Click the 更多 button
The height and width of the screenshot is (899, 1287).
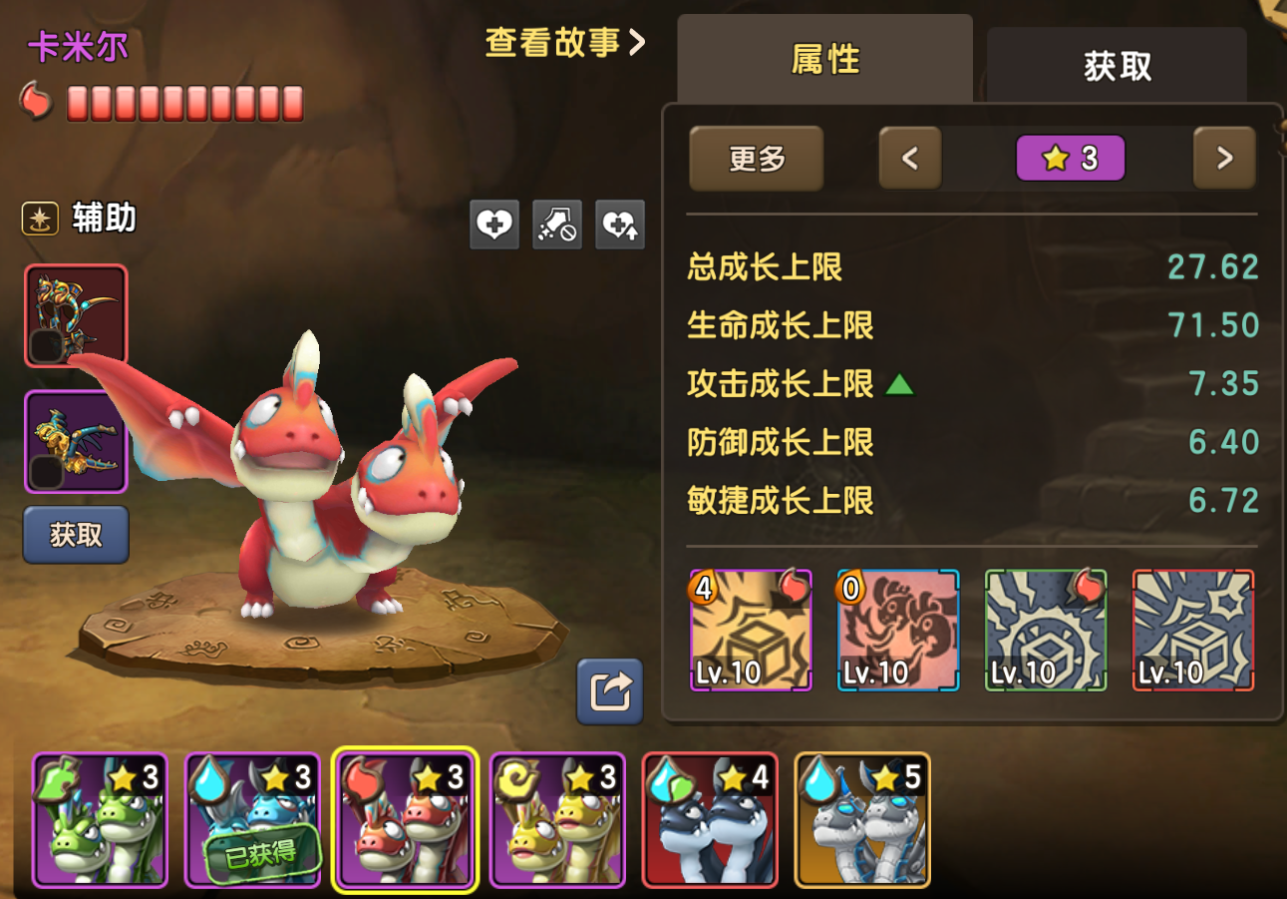point(756,158)
